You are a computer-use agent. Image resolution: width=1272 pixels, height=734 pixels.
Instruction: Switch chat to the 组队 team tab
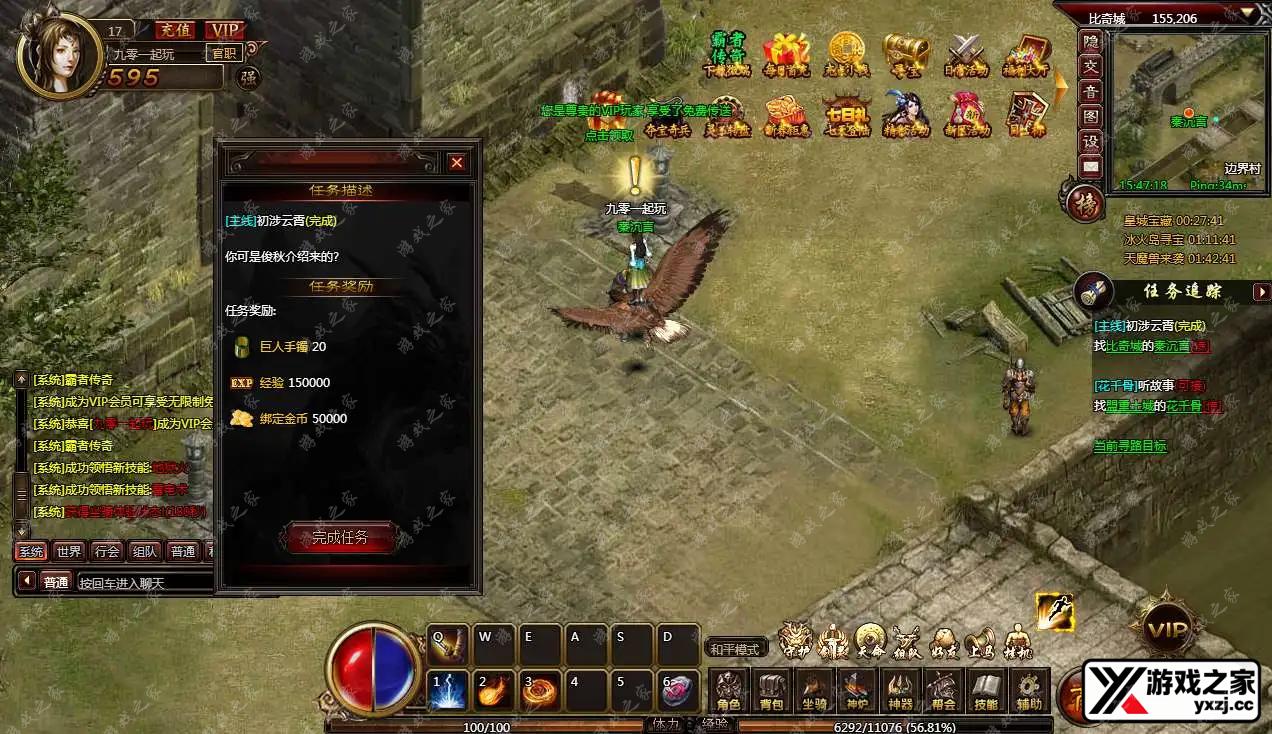pyautogui.click(x=144, y=551)
